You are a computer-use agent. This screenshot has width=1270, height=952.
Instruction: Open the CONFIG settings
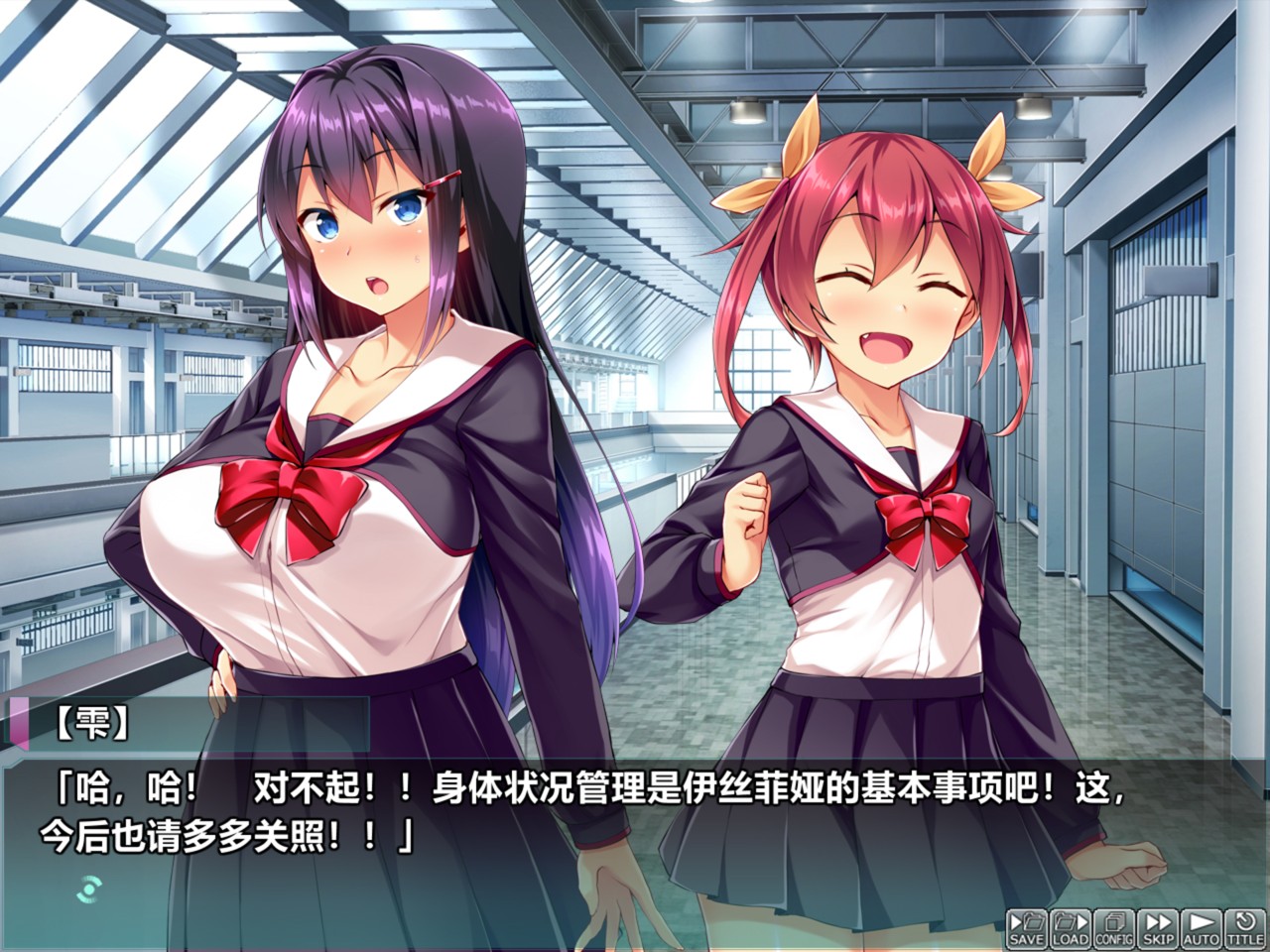[1114, 926]
